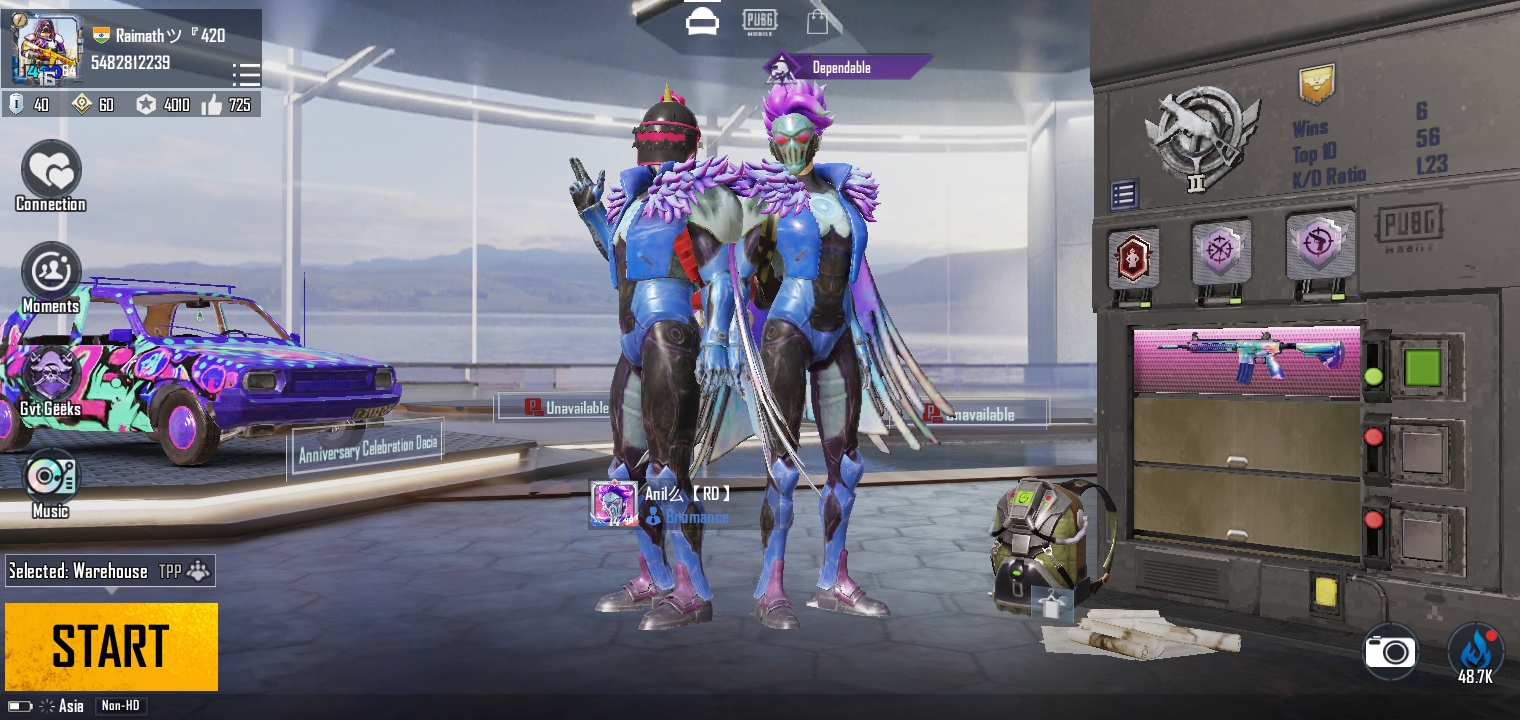Open the gift box by the backpack
The height and width of the screenshot is (720, 1520).
click(1051, 604)
